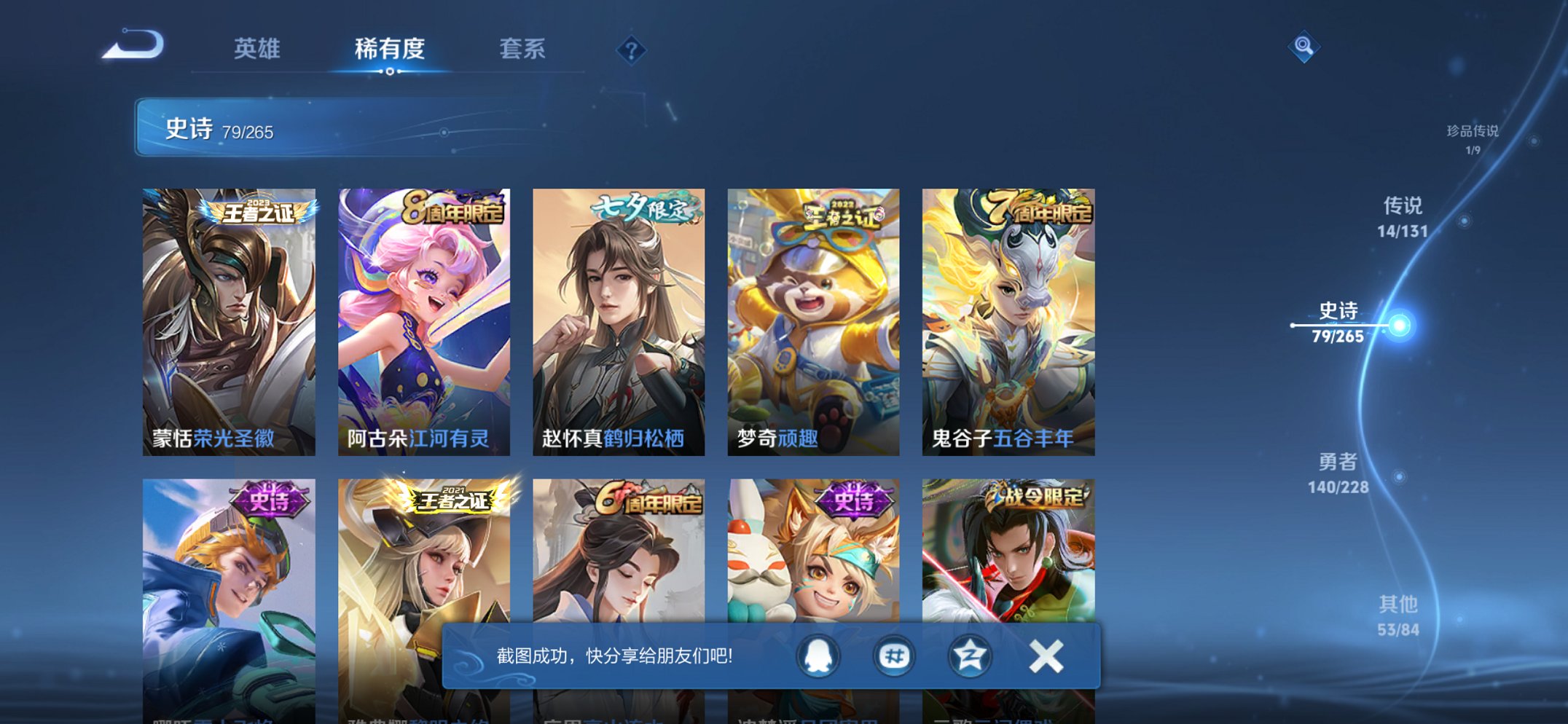Open the 蒙恬 荣光圣徽 skin card
Image resolution: width=1568 pixels, height=724 pixels.
(228, 320)
